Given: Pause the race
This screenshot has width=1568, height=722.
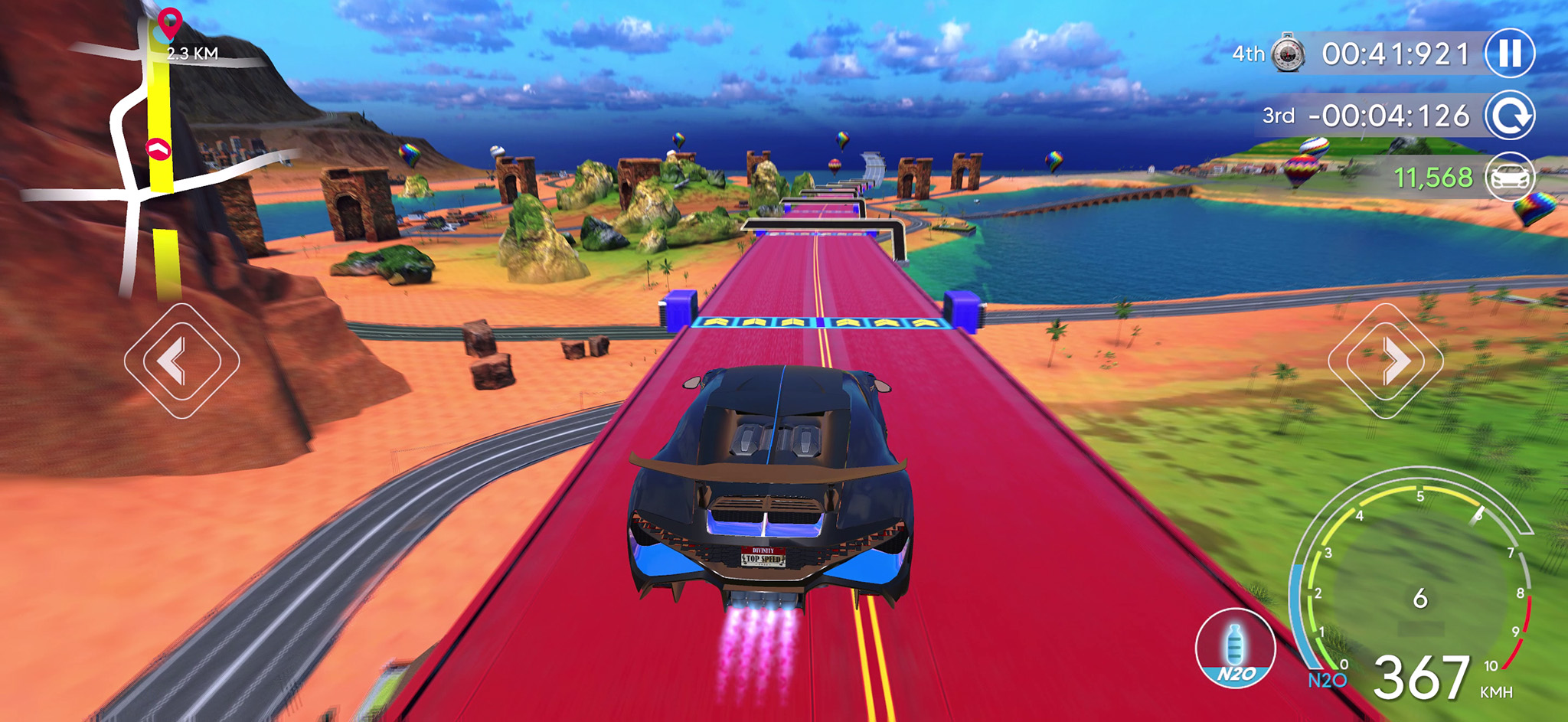Looking at the screenshot, I should [x=1510, y=54].
